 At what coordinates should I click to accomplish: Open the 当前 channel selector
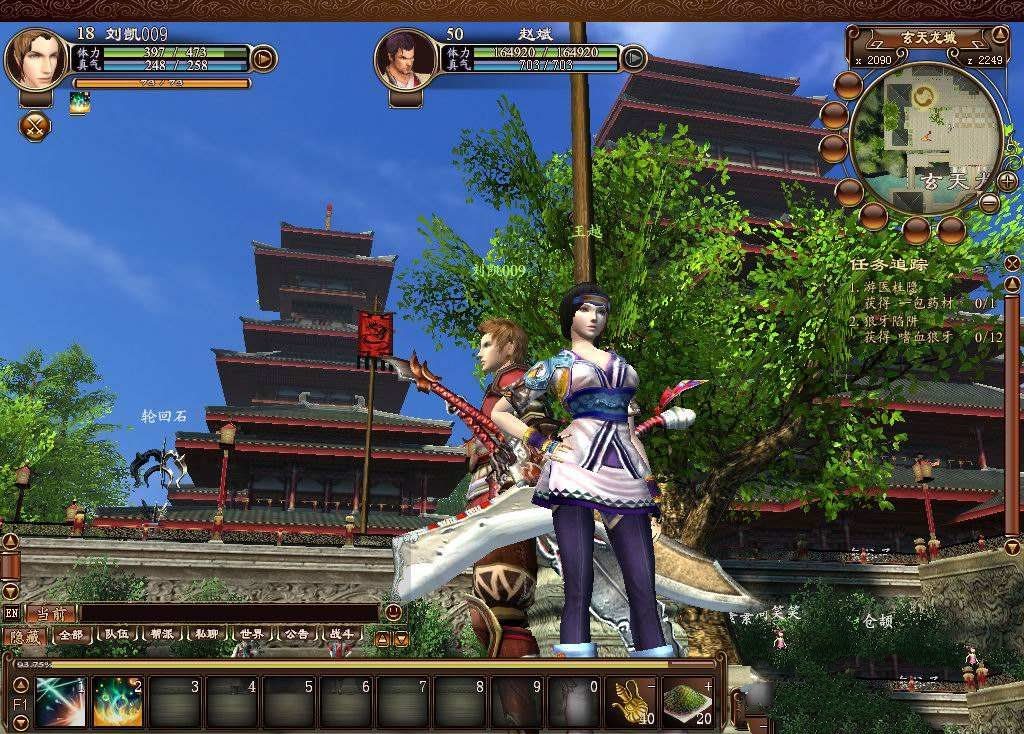tap(51, 613)
